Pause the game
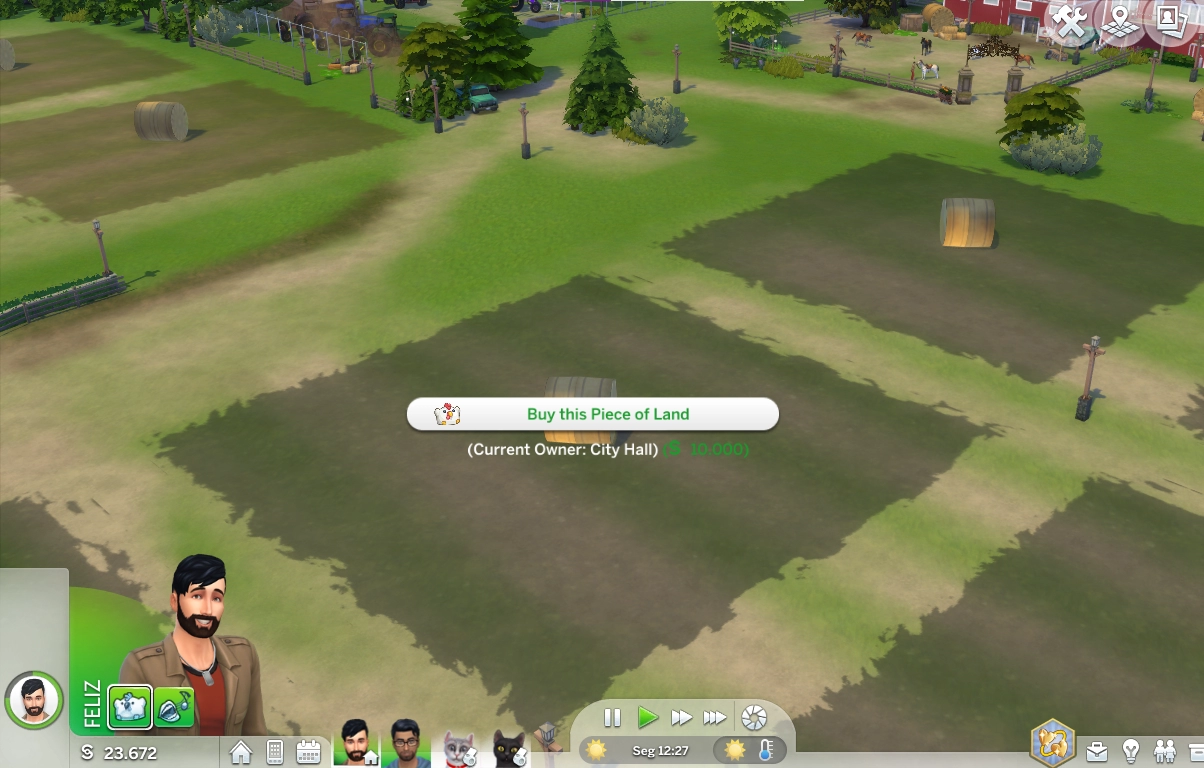The height and width of the screenshot is (768, 1204). click(613, 717)
